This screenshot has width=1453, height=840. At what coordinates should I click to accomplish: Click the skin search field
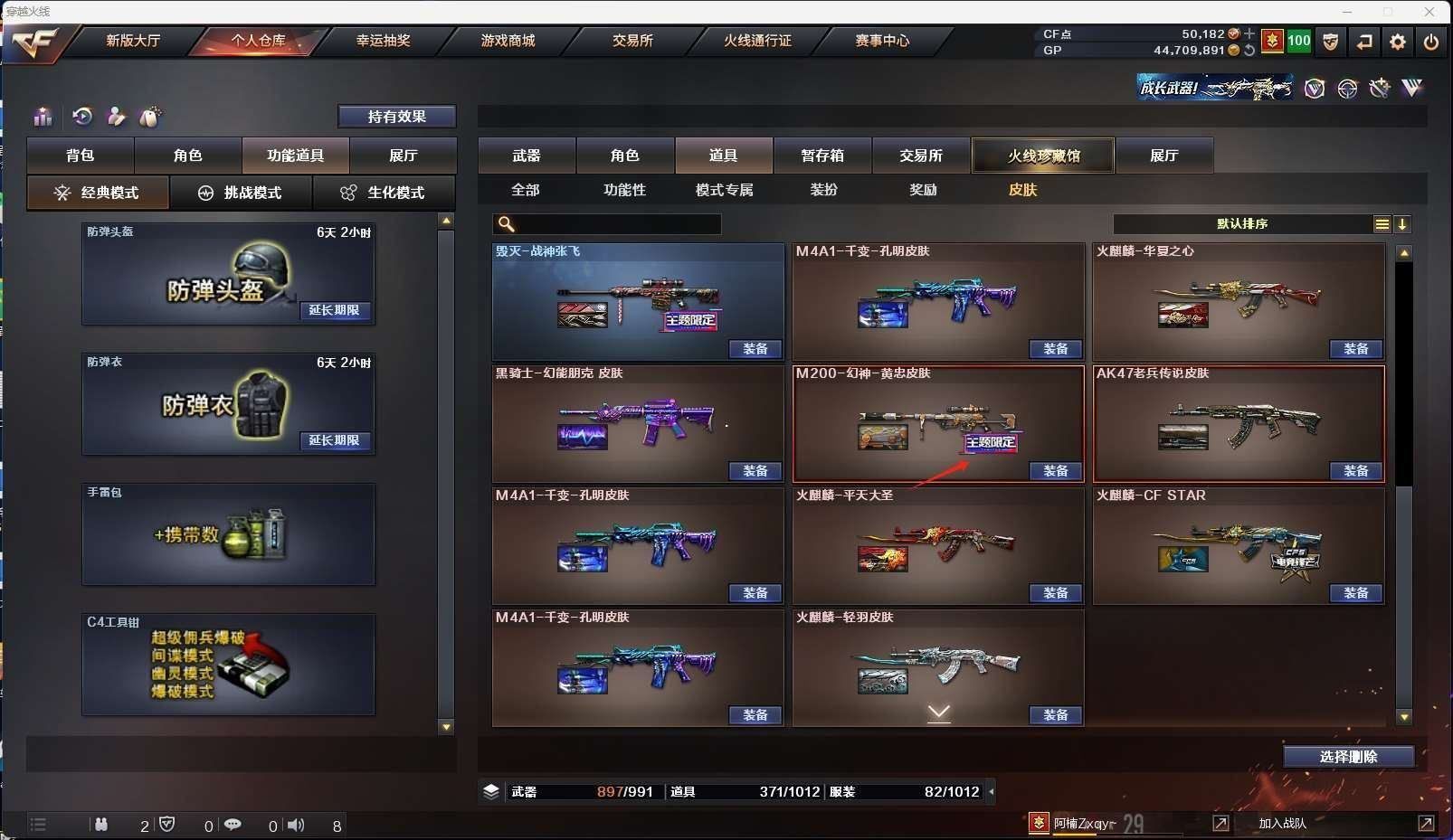click(x=615, y=224)
